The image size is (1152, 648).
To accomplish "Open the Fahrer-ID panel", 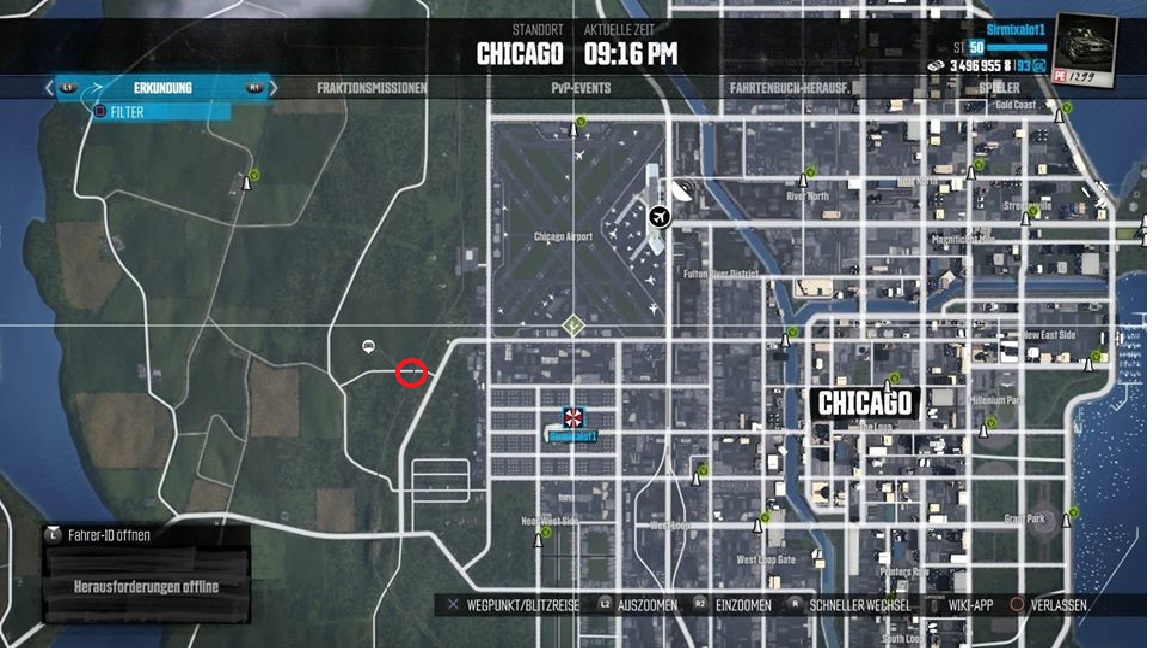I will point(108,535).
